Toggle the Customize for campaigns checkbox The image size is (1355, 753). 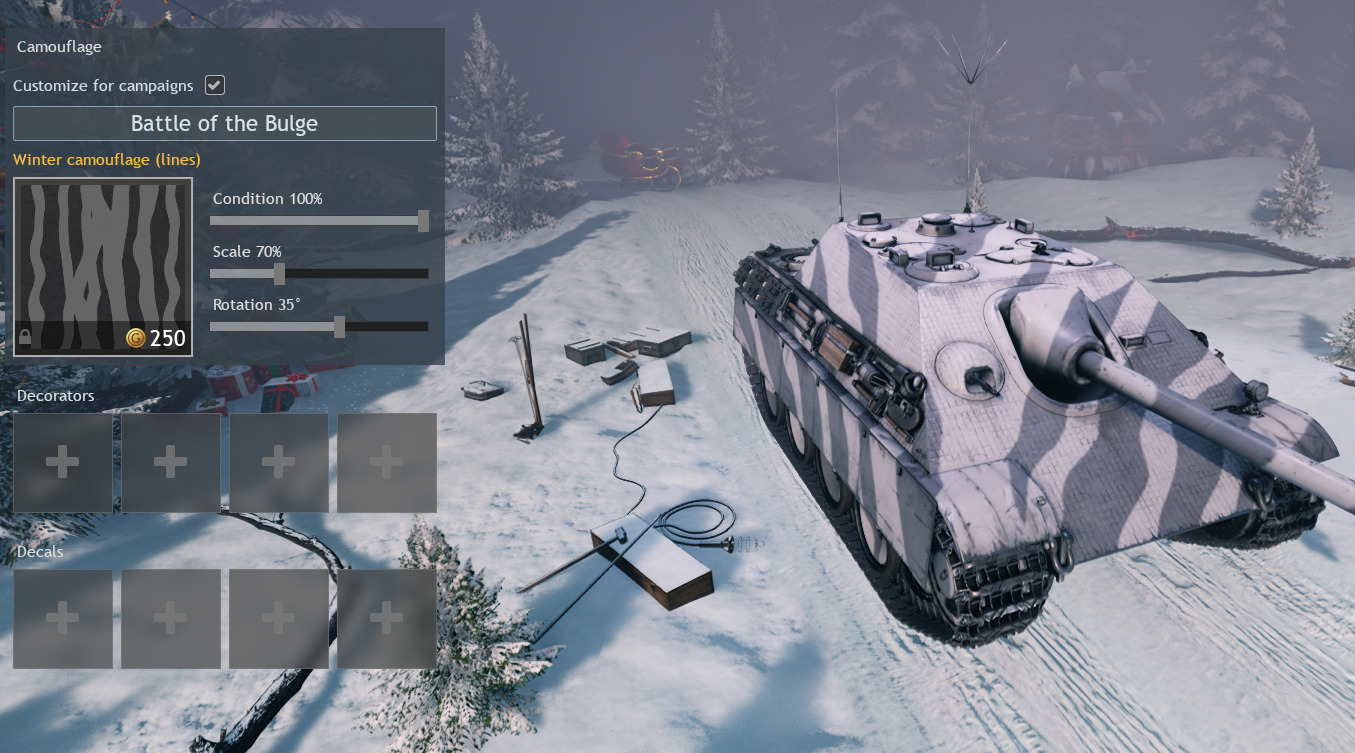coord(214,85)
